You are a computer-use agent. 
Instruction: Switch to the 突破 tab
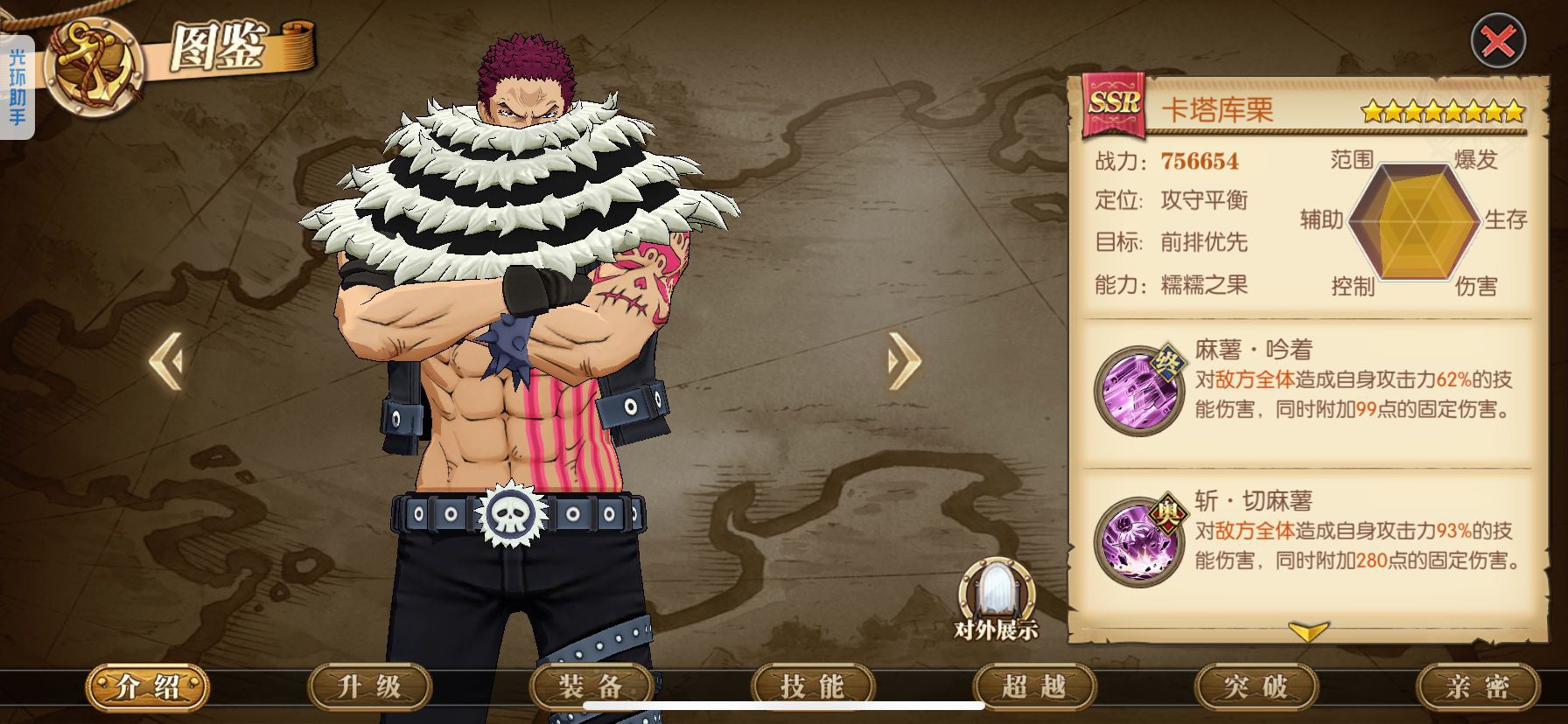click(x=1256, y=687)
